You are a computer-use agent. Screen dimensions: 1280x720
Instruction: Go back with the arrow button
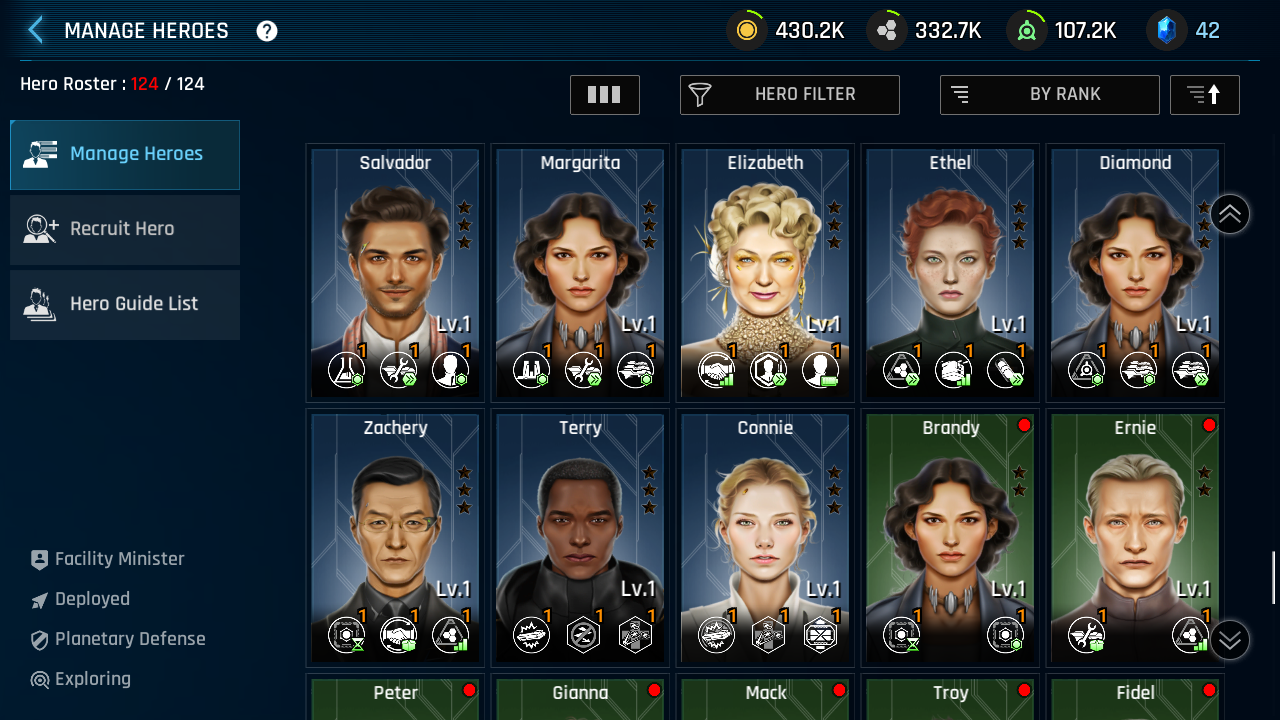(x=36, y=30)
